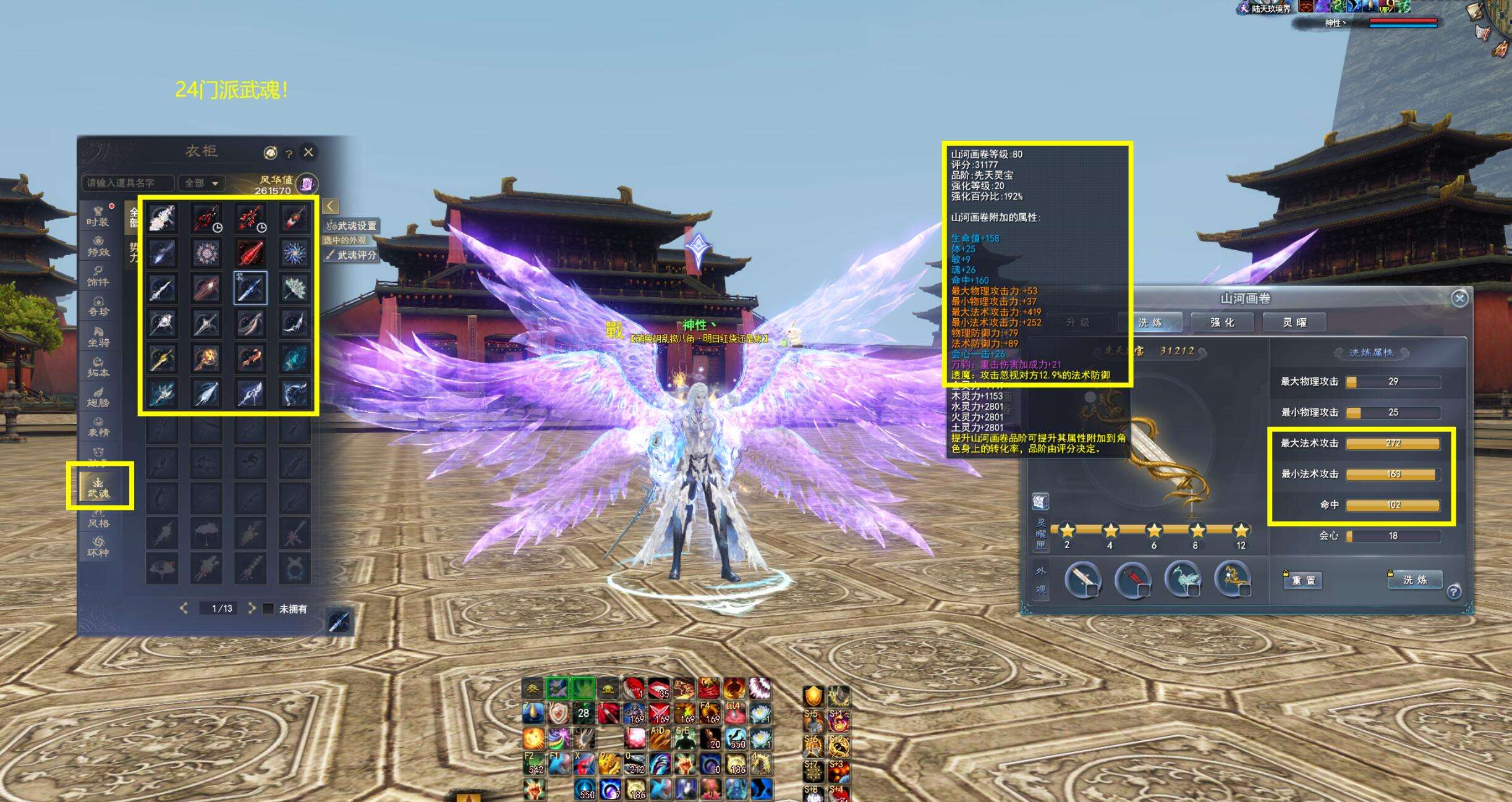The image size is (1512, 802).
Task: Click the 重置 reset button
Action: (x=1303, y=580)
